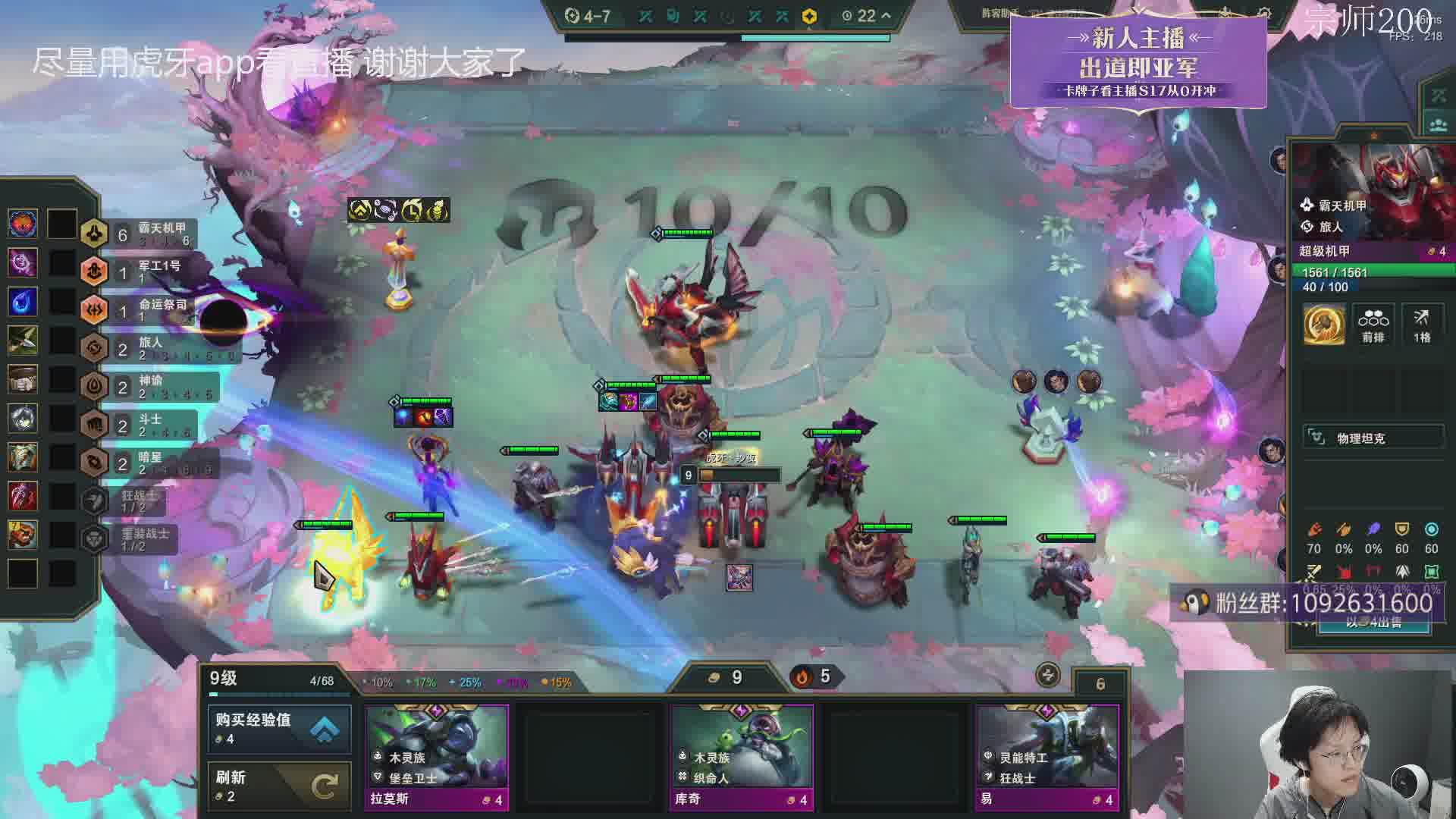Open the settings gear at top
The width and height of the screenshot is (1456, 819).
click(x=1263, y=14)
